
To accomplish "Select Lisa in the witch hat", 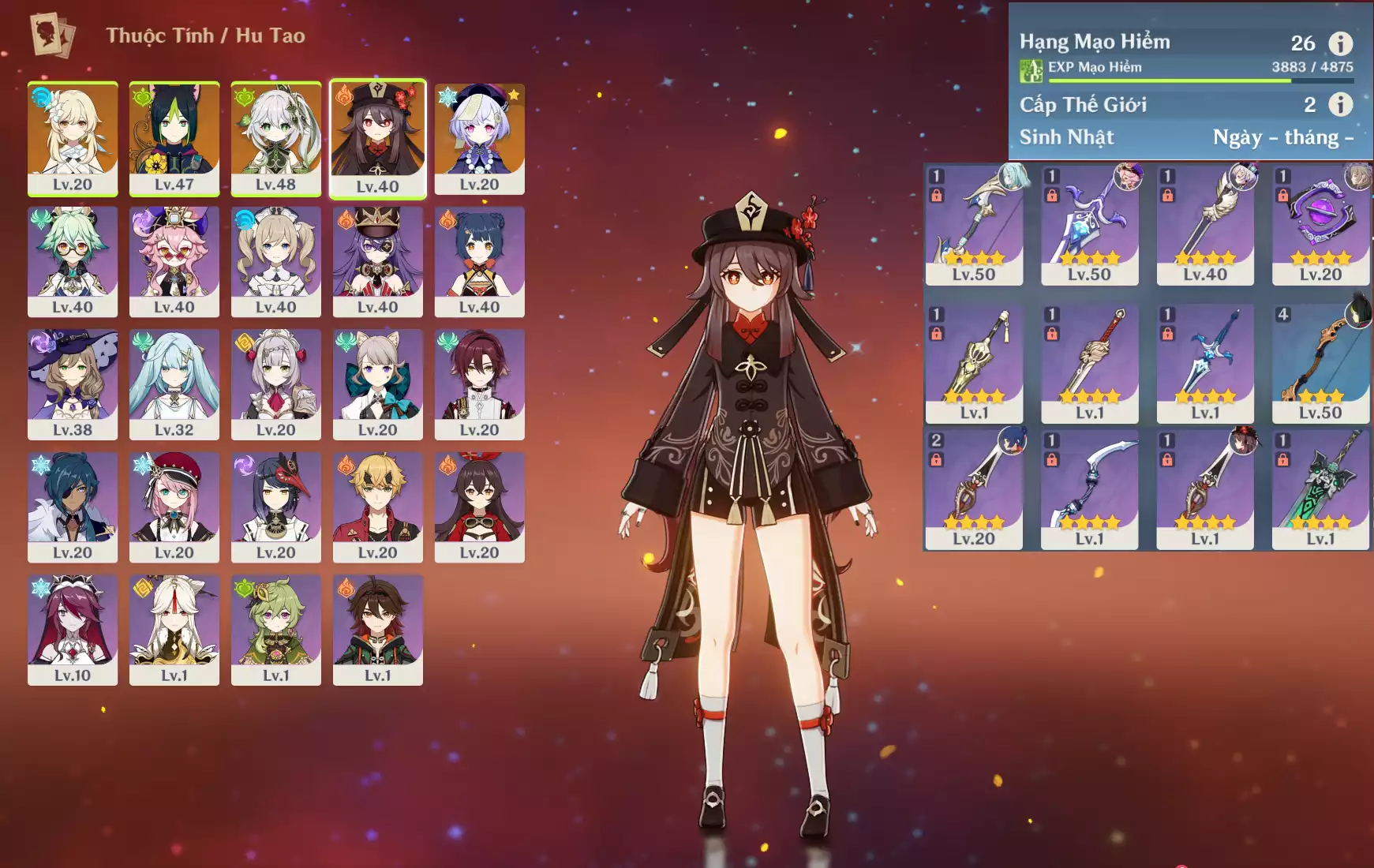I will click(x=73, y=384).
